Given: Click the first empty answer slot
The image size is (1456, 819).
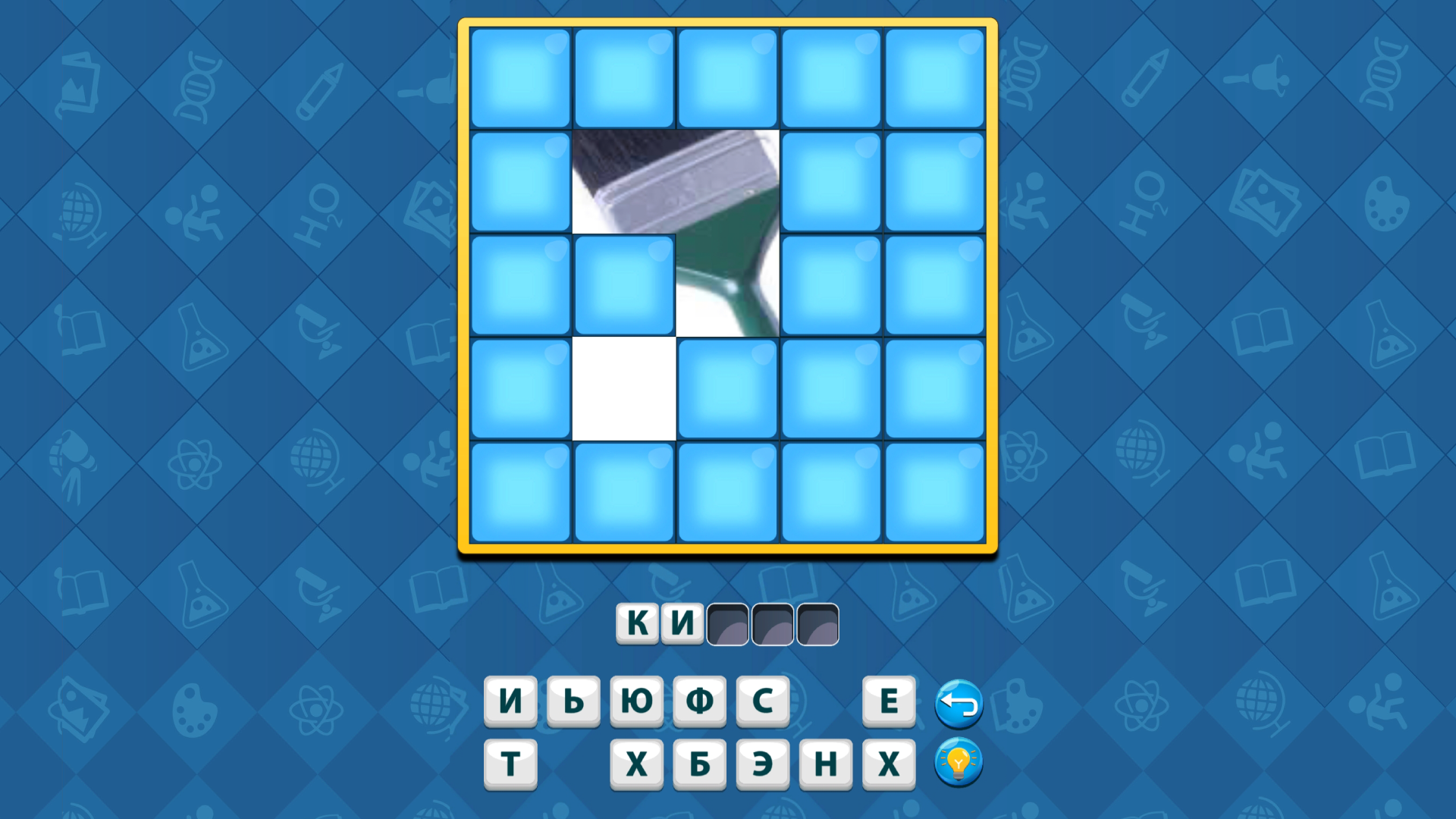Looking at the screenshot, I should click(x=726, y=623).
